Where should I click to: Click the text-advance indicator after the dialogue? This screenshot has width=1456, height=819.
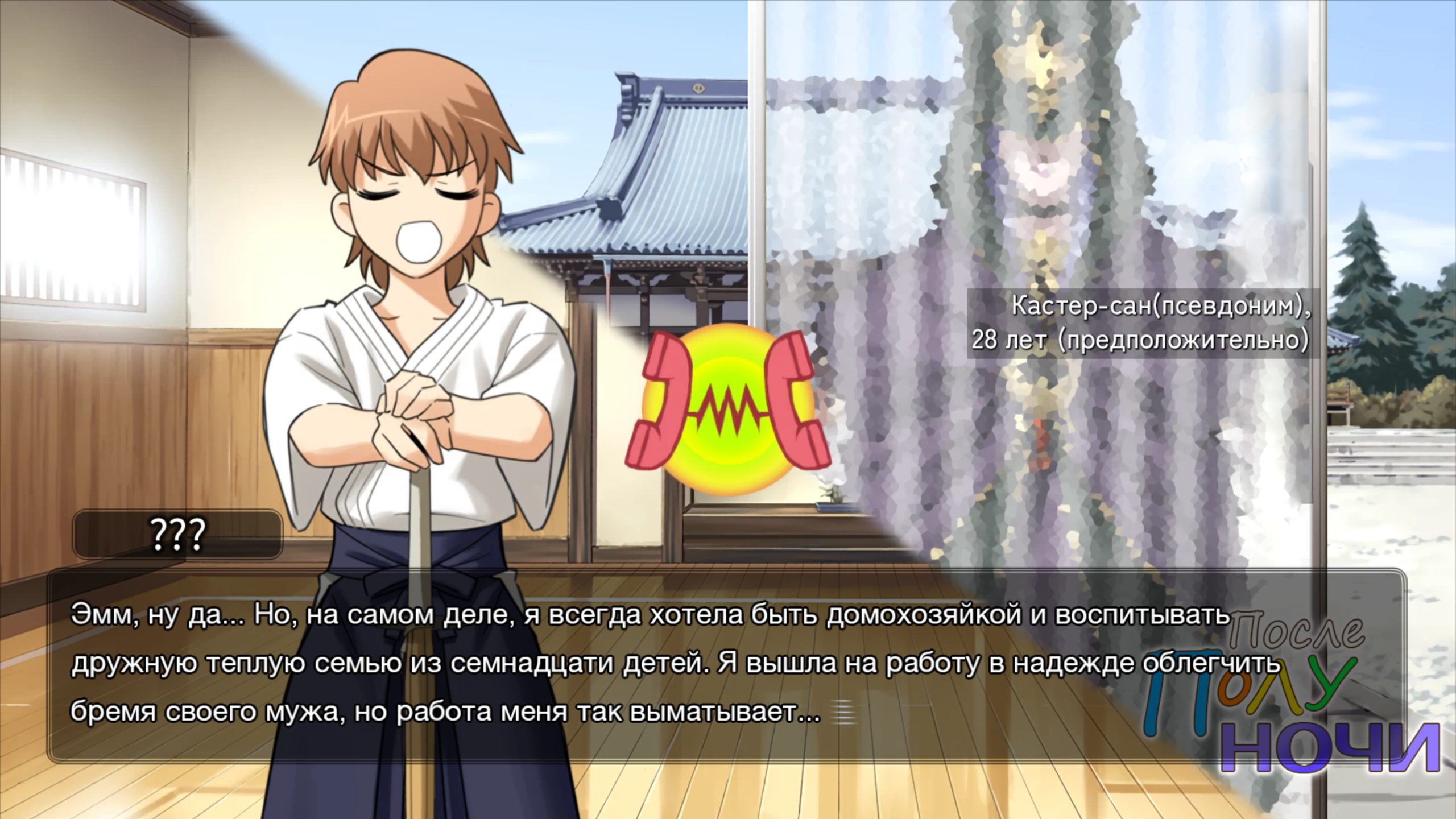pyautogui.click(x=842, y=713)
